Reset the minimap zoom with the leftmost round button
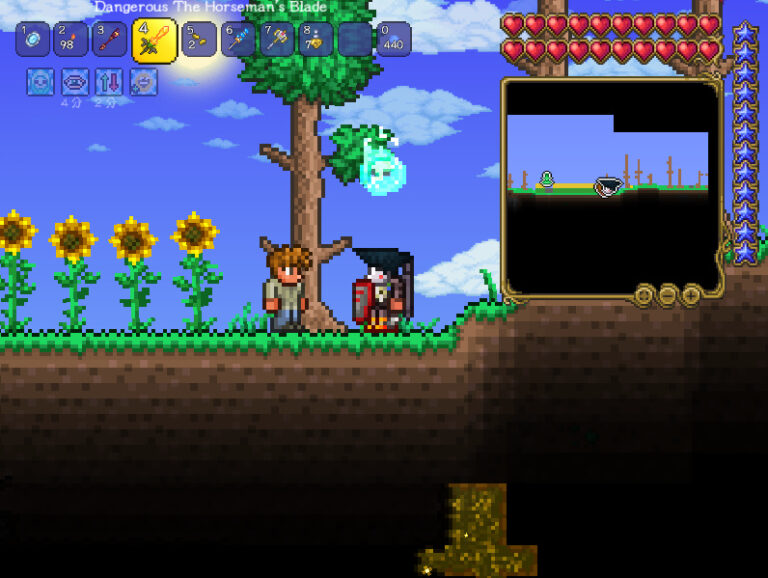The image size is (768, 578). point(645,294)
